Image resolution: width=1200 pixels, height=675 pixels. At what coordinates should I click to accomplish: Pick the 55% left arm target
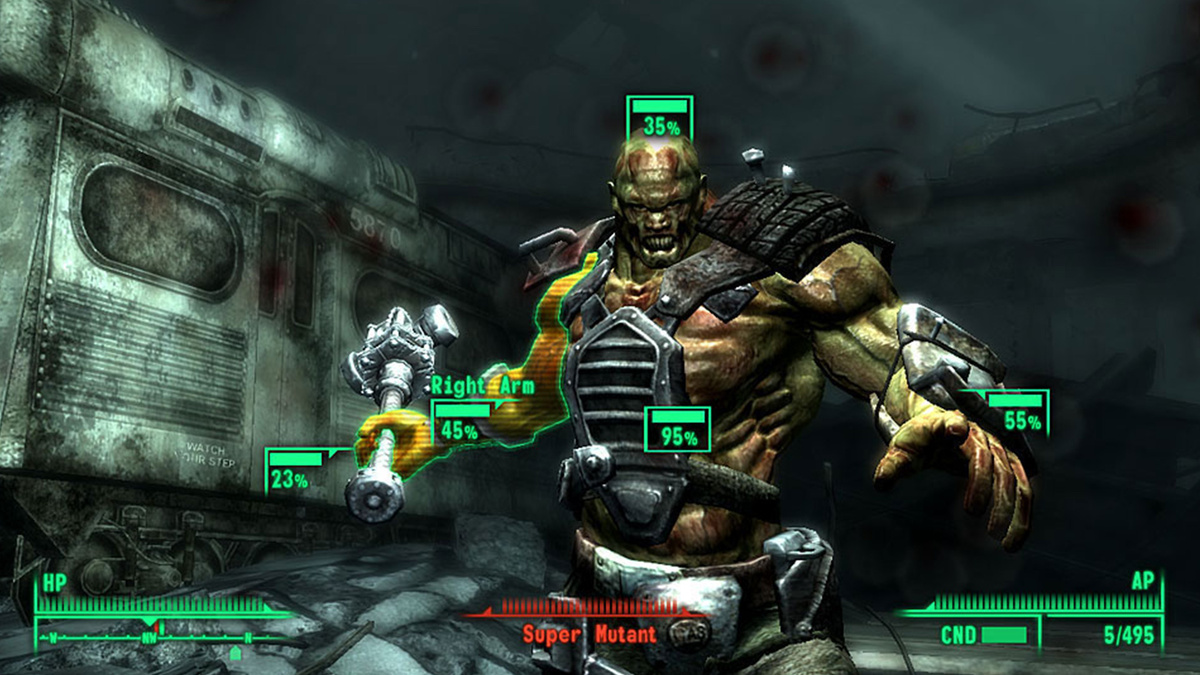(1018, 413)
